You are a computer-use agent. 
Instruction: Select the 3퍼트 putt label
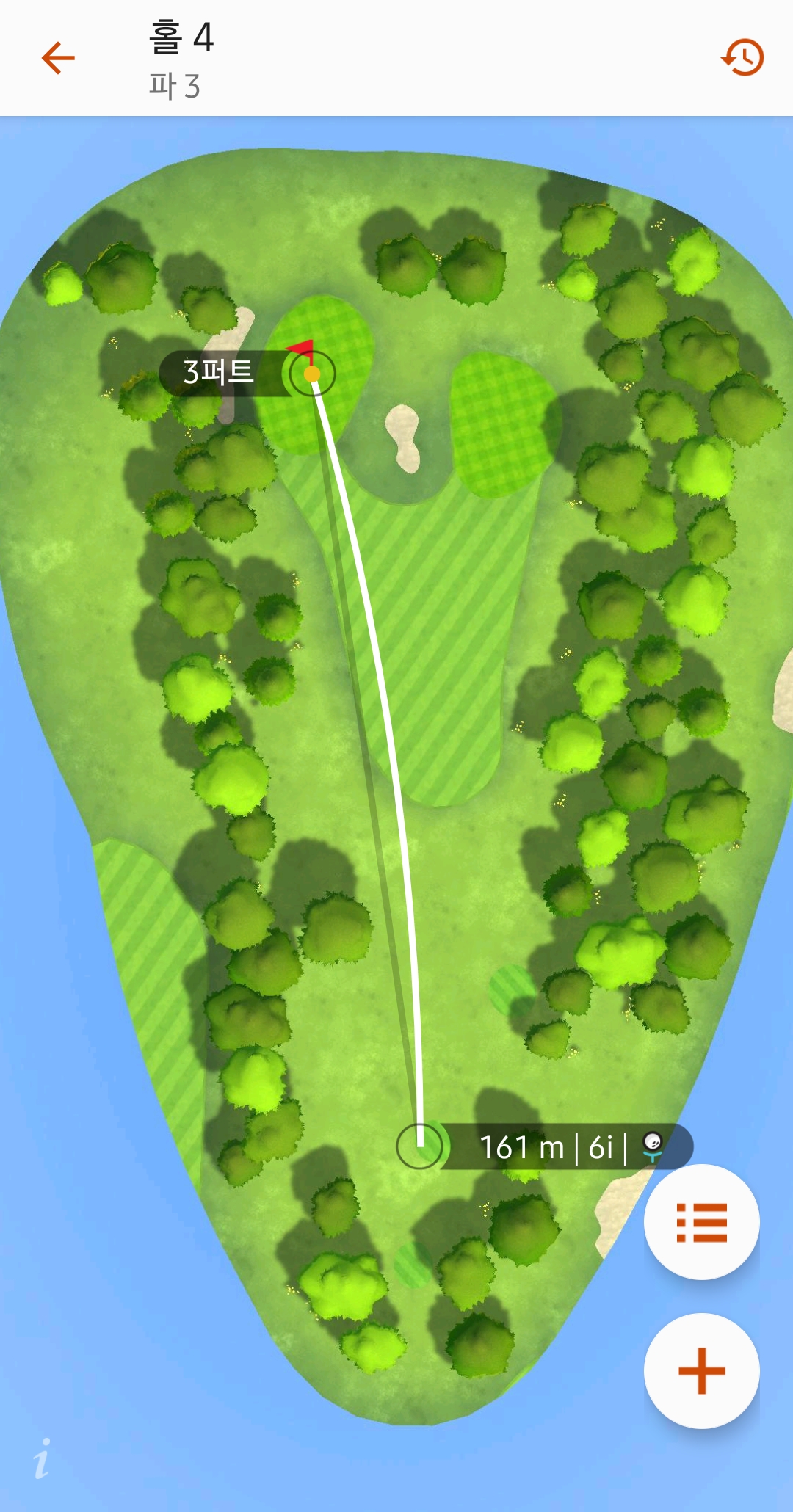point(219,373)
